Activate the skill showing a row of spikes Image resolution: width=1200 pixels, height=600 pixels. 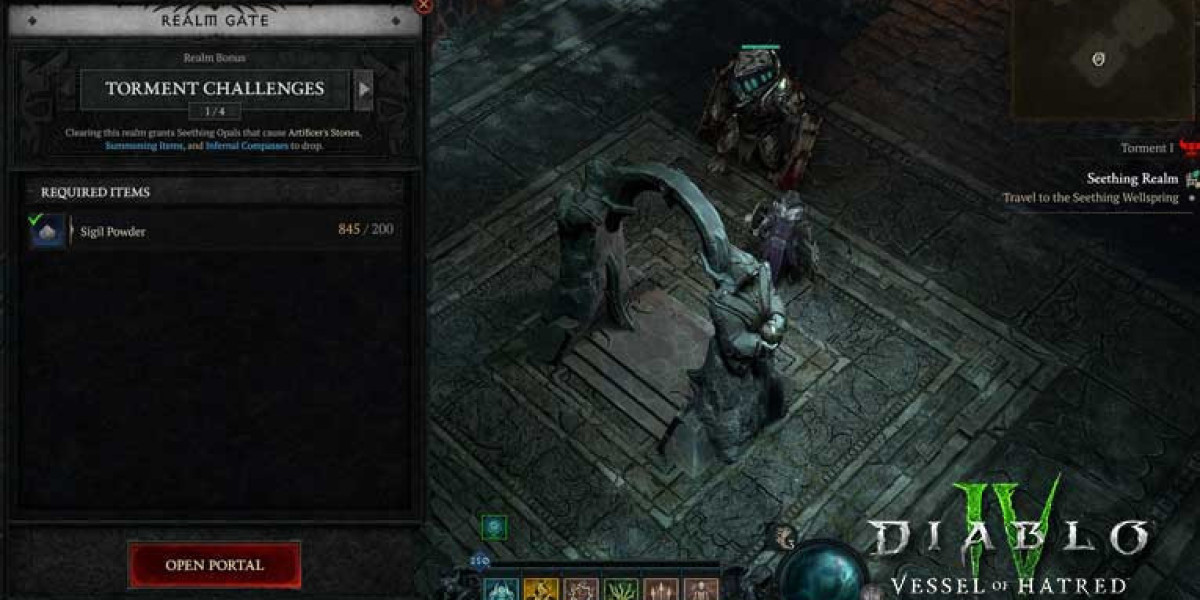click(659, 589)
